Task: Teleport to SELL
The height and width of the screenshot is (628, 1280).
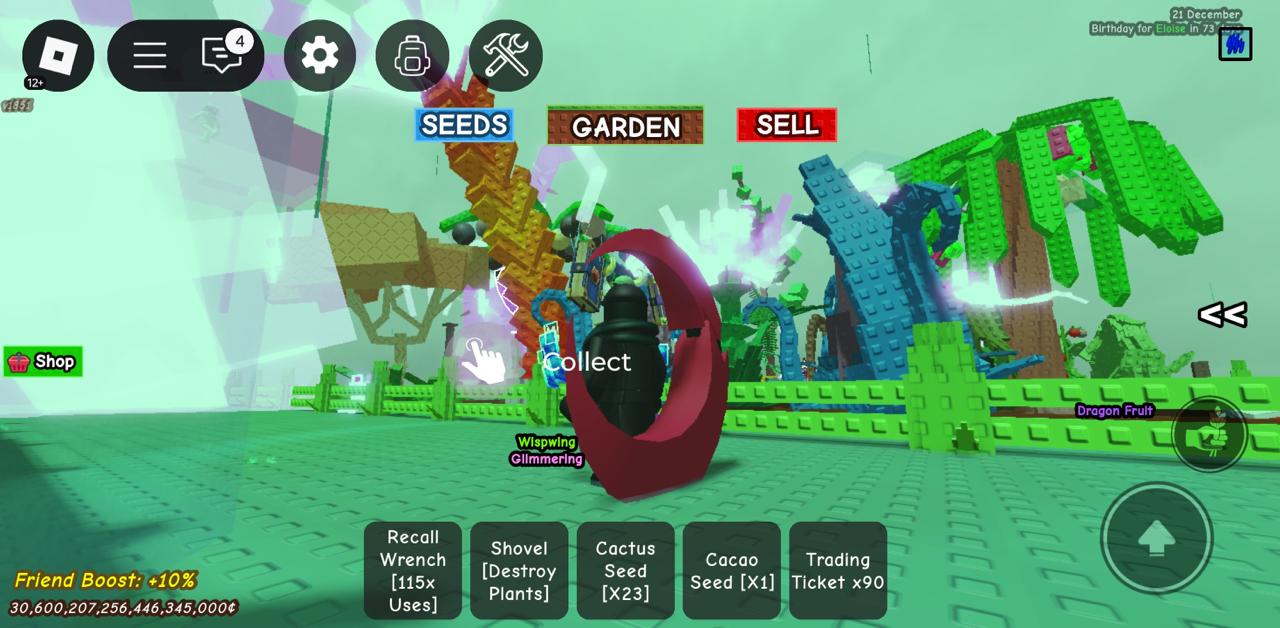Action: pos(787,125)
